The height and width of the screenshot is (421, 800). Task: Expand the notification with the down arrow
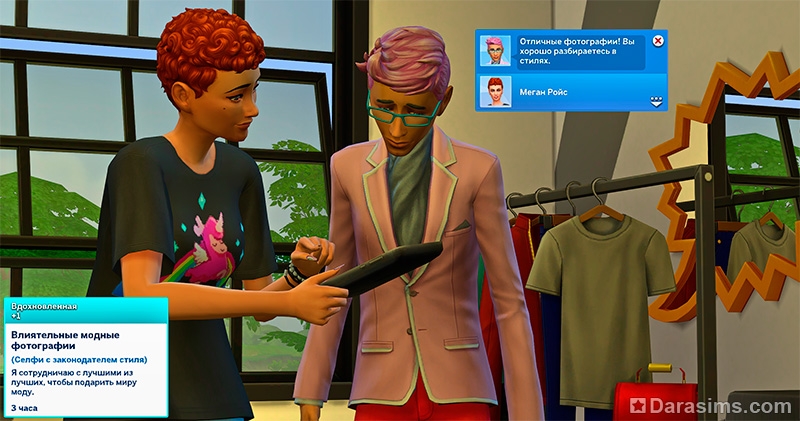[657, 101]
